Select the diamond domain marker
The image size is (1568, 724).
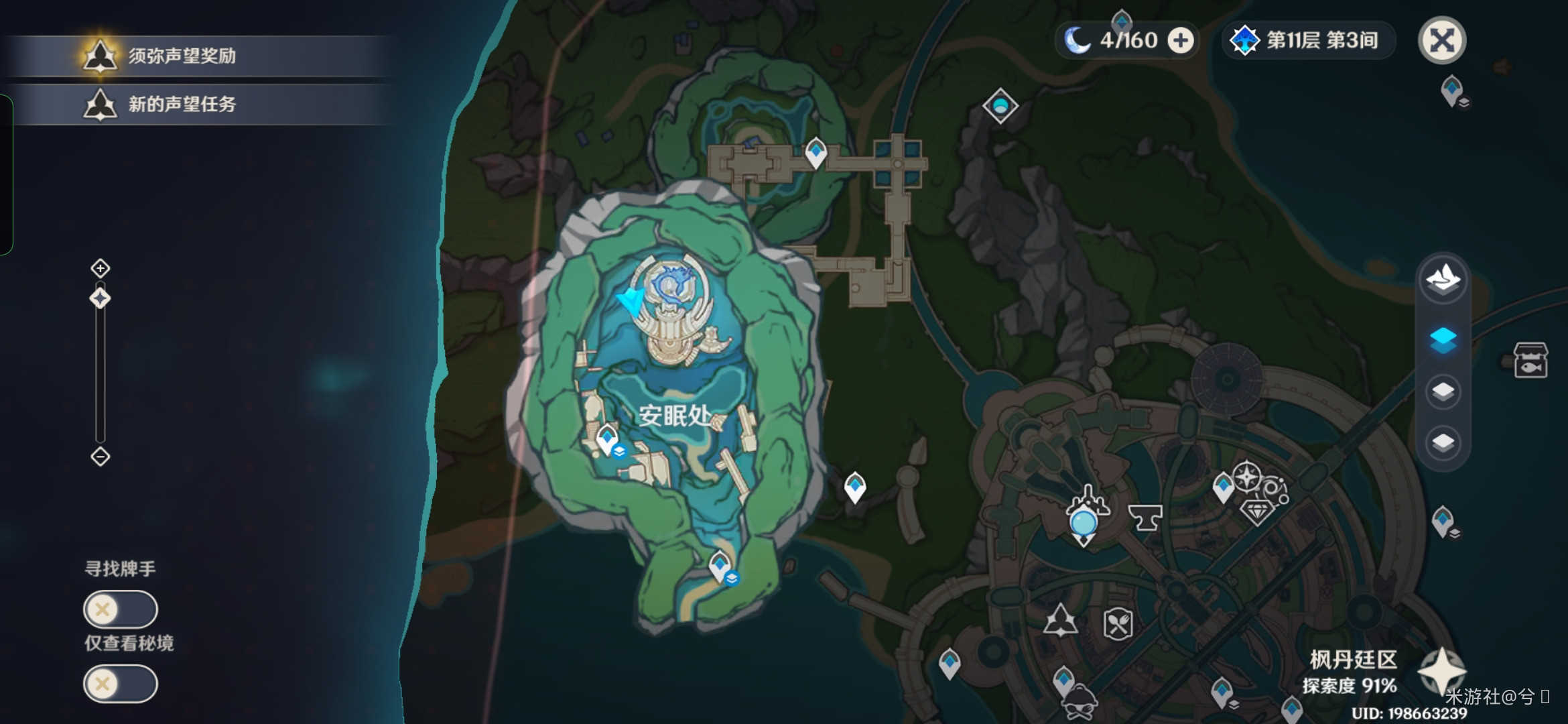click(1000, 106)
